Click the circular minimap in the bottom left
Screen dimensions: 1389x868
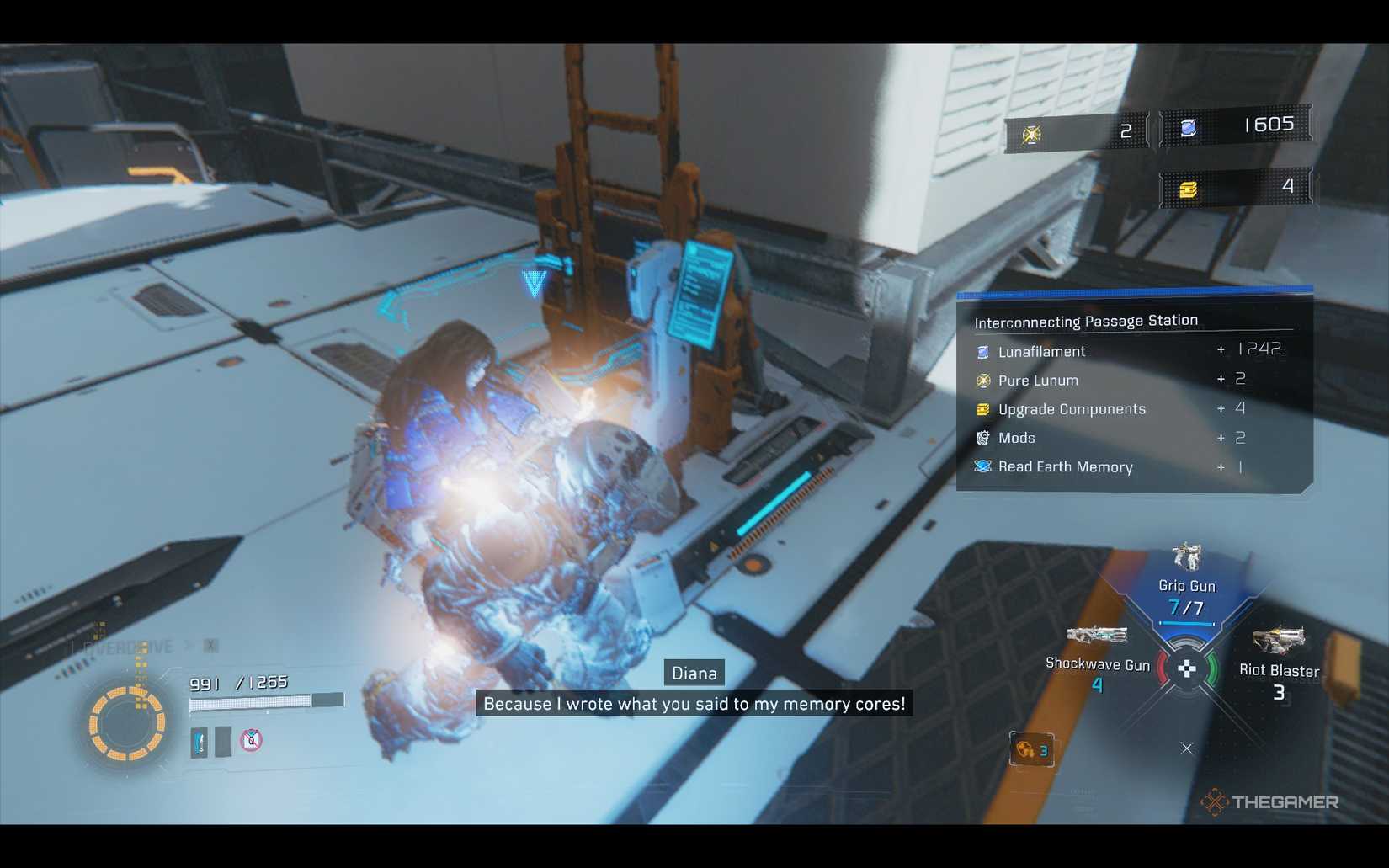click(128, 720)
